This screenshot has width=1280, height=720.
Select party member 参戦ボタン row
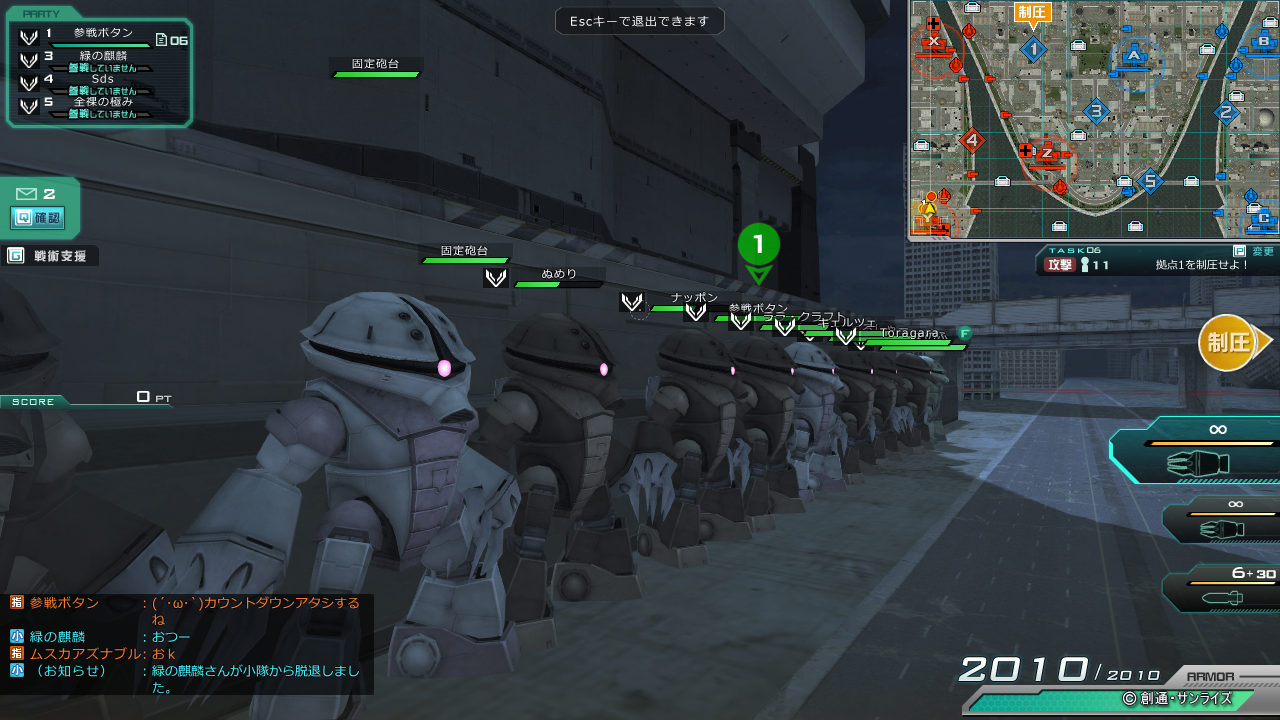100,35
